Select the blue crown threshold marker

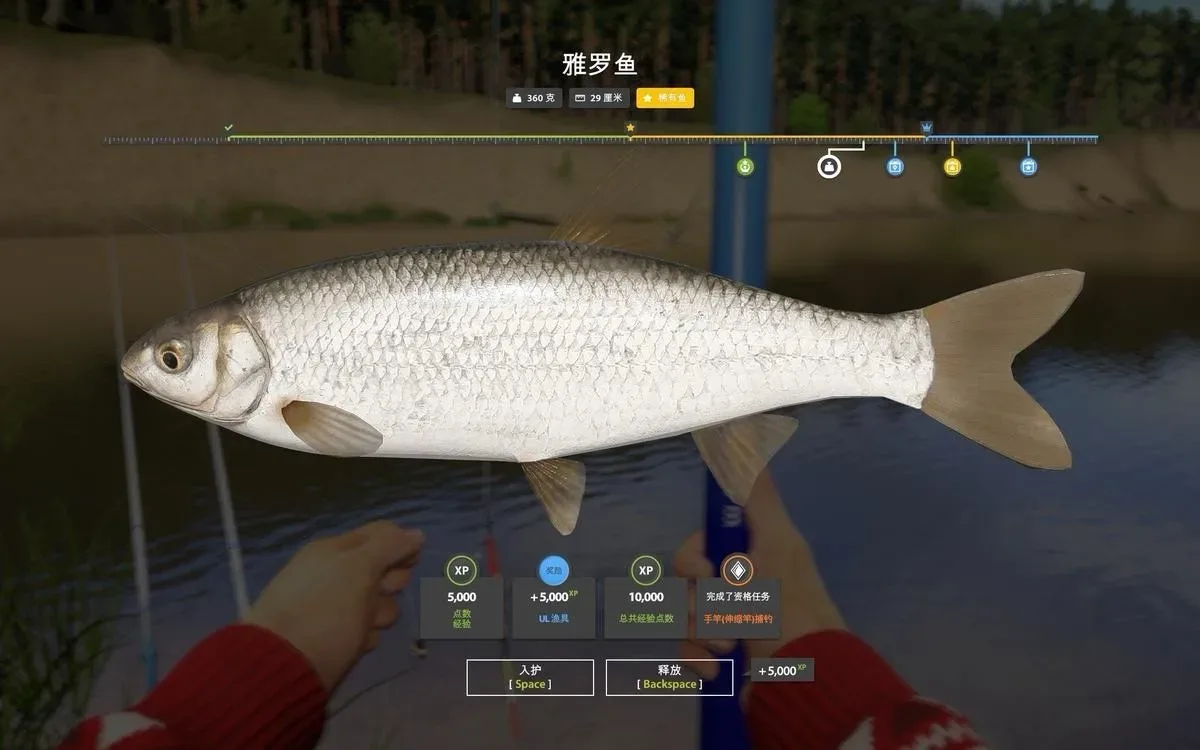(x=926, y=128)
